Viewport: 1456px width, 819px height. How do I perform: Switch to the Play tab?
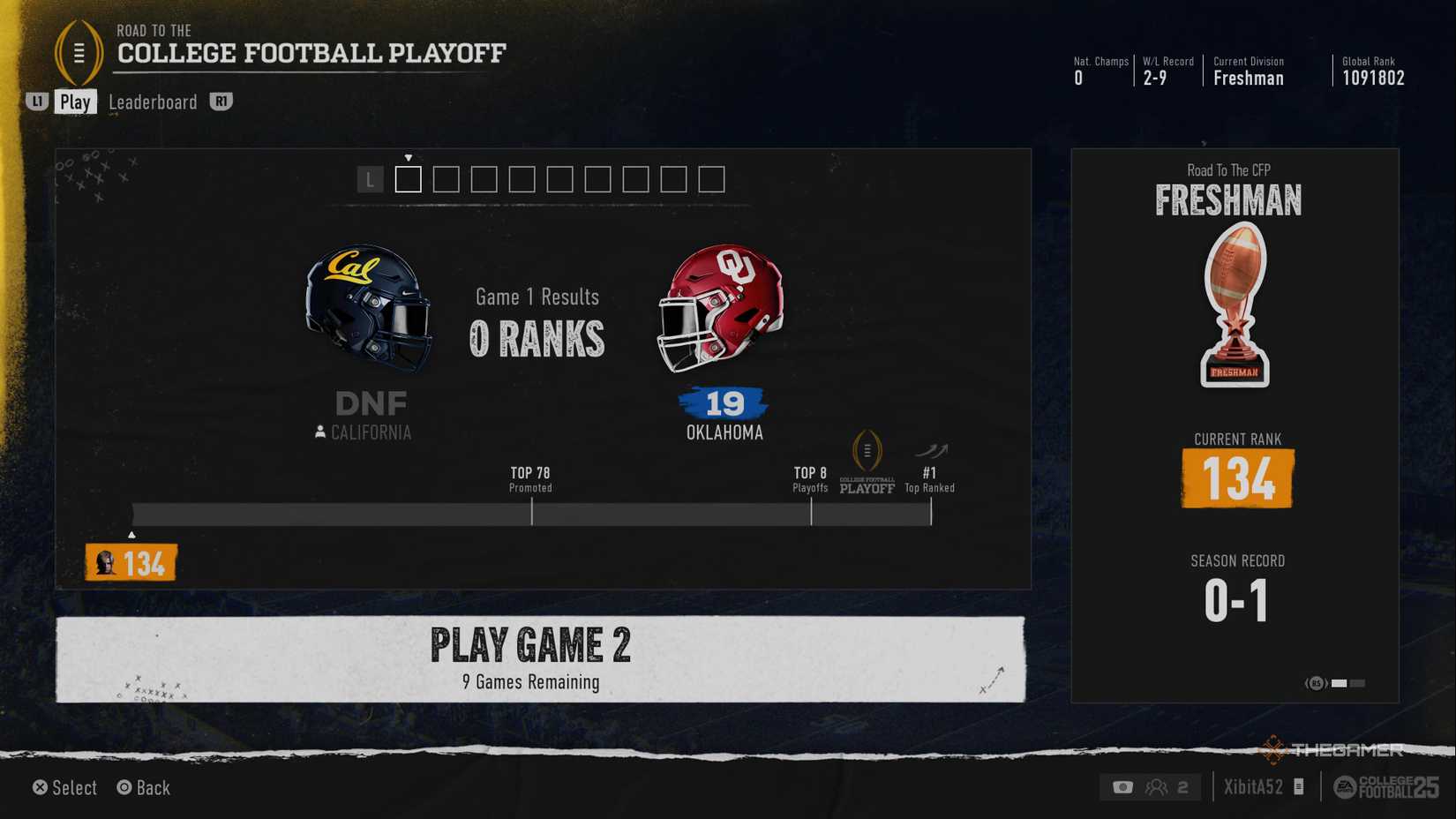[x=76, y=101]
